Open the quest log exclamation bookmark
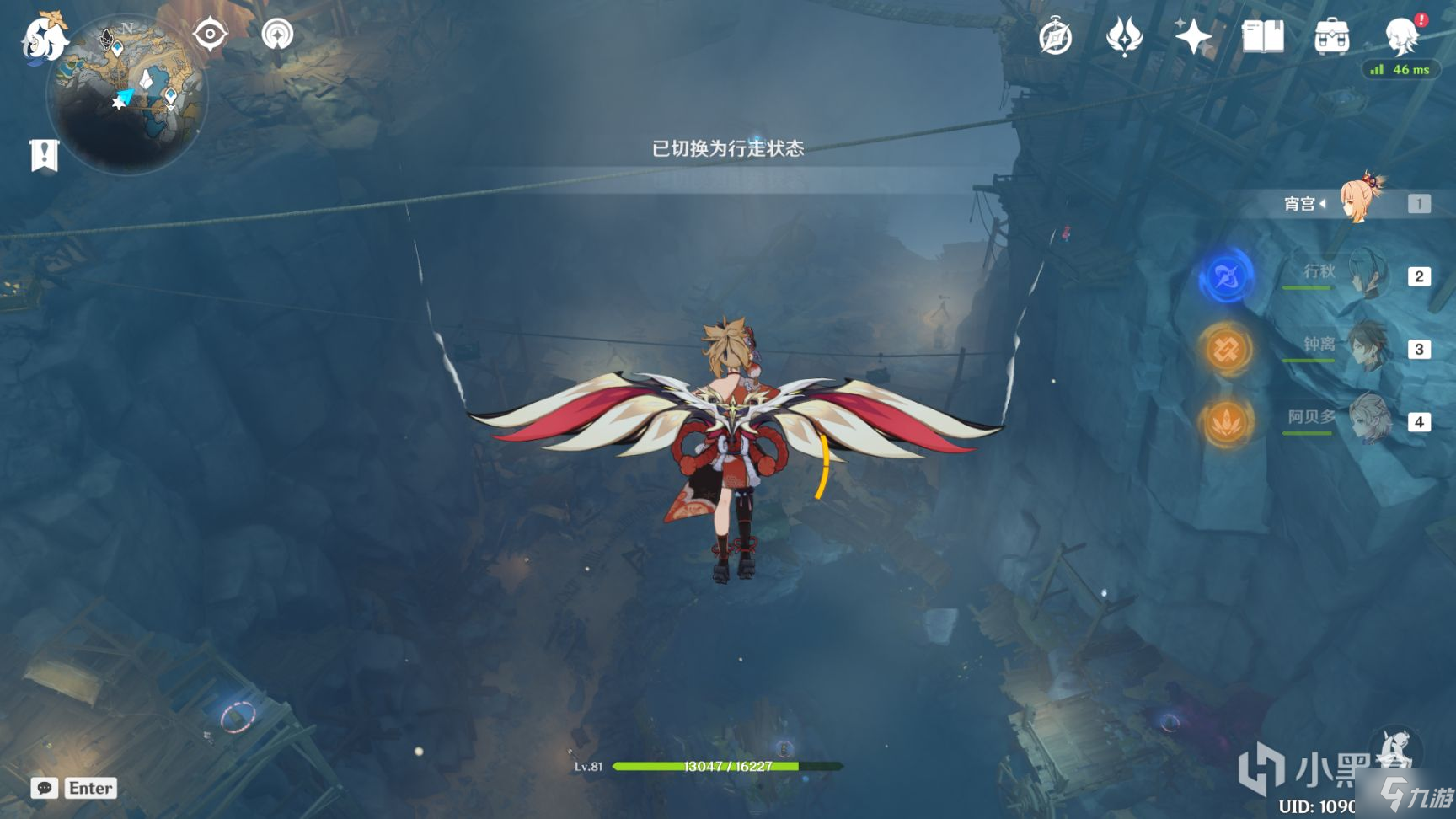Image resolution: width=1456 pixels, height=819 pixels. [x=44, y=155]
